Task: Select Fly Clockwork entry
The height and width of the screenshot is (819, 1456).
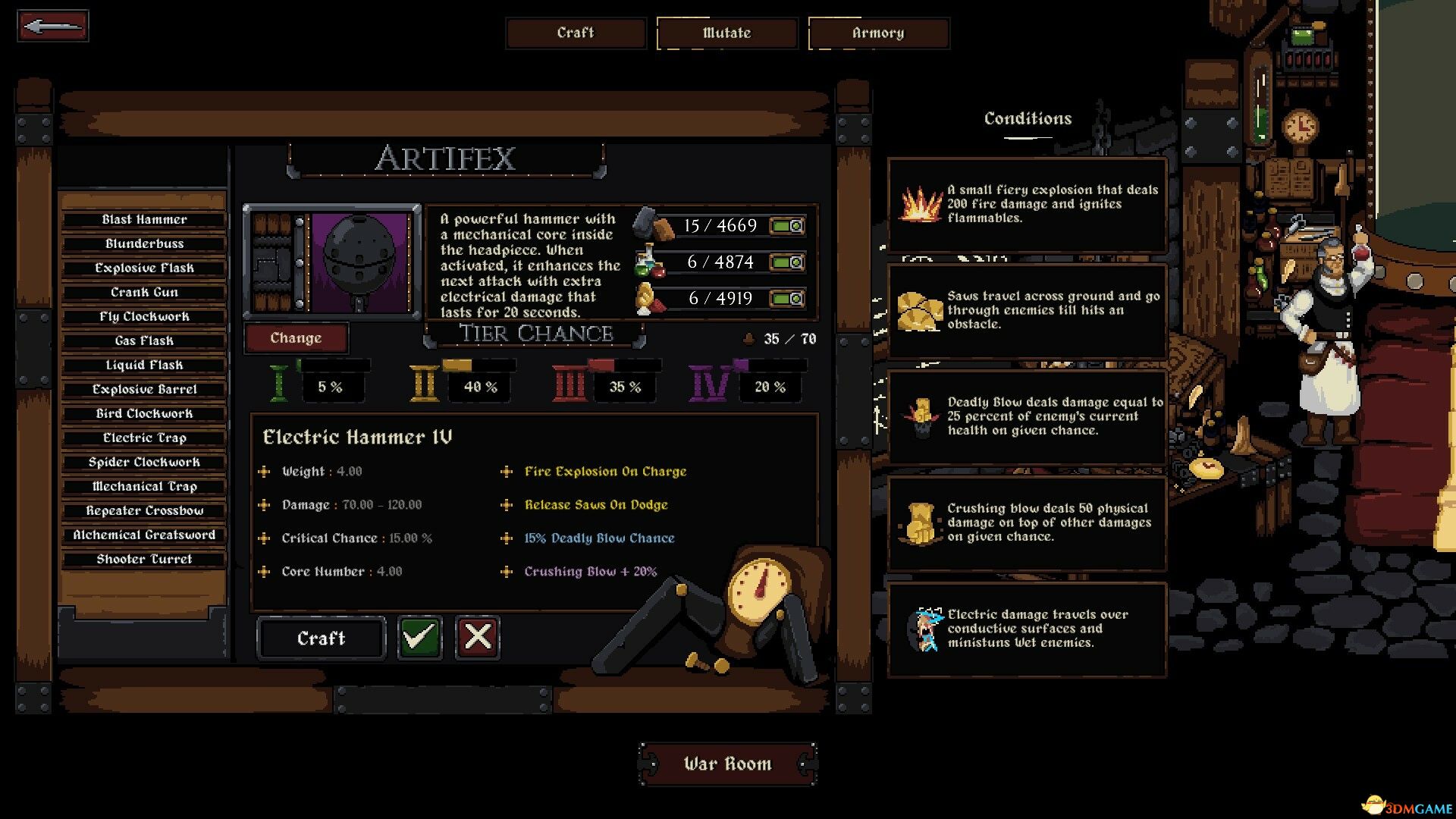Action: 144,317
